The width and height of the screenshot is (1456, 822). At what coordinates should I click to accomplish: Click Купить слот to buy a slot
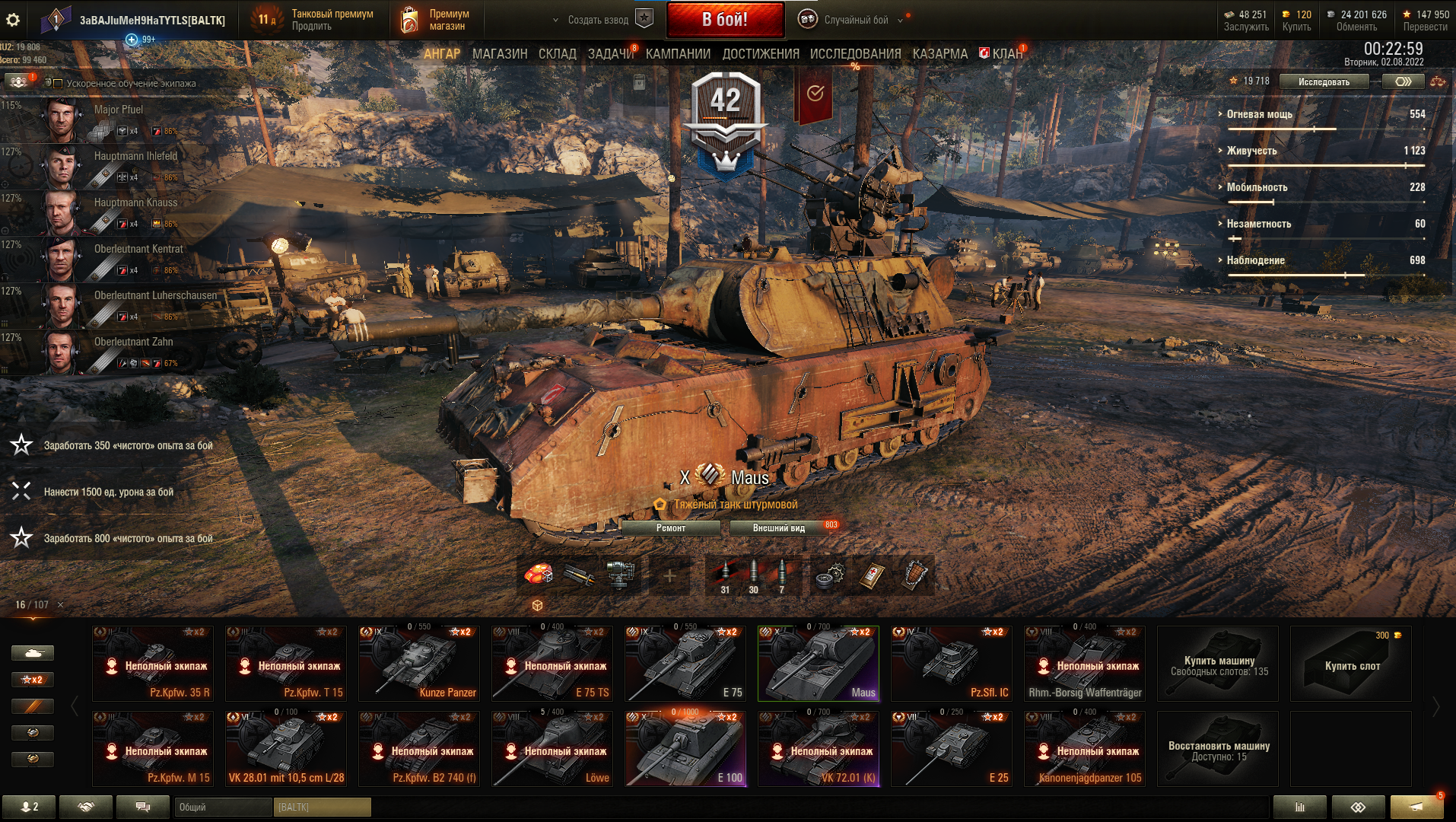pyautogui.click(x=1351, y=664)
